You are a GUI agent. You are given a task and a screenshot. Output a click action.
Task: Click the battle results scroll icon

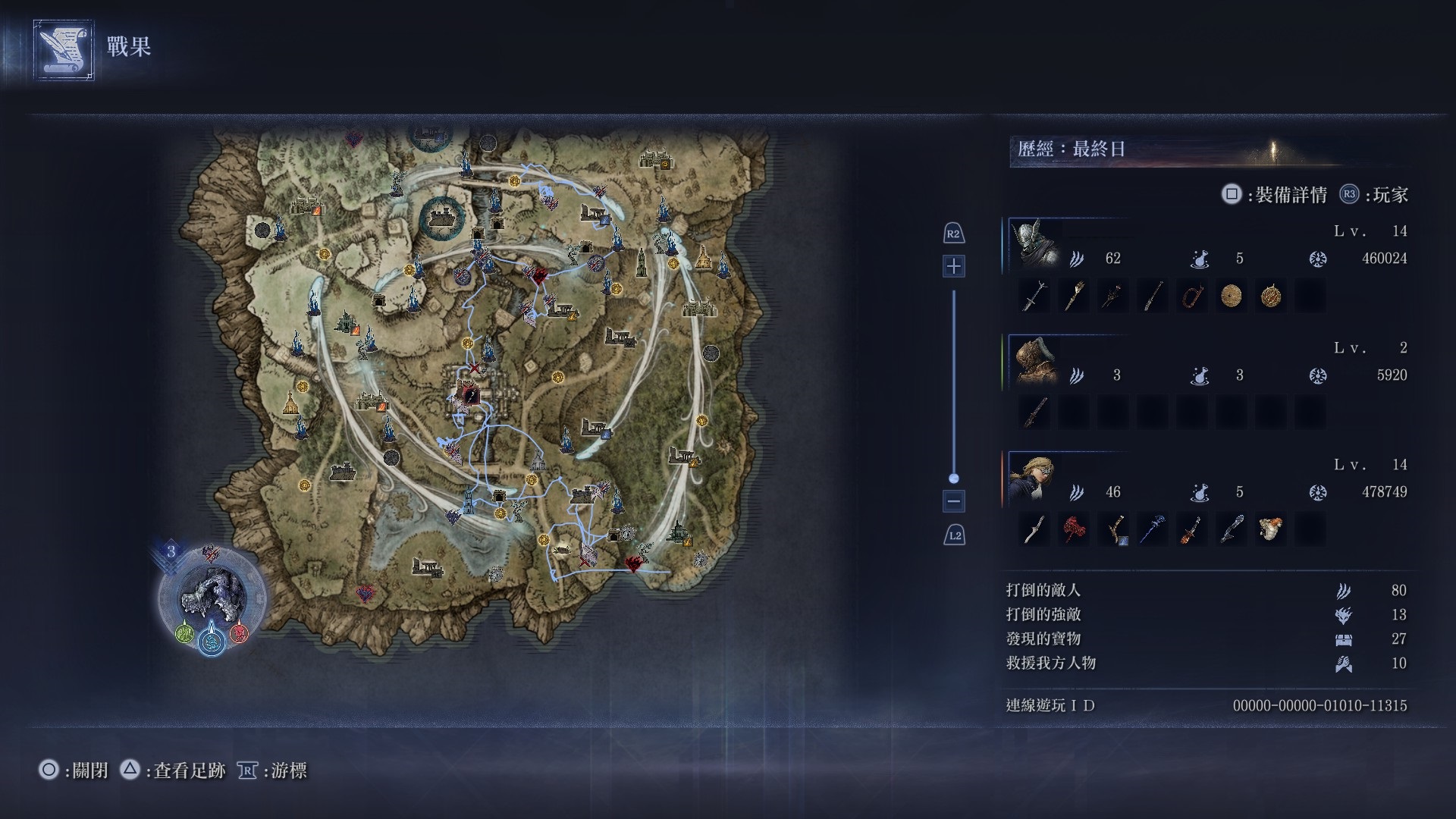coord(64,49)
